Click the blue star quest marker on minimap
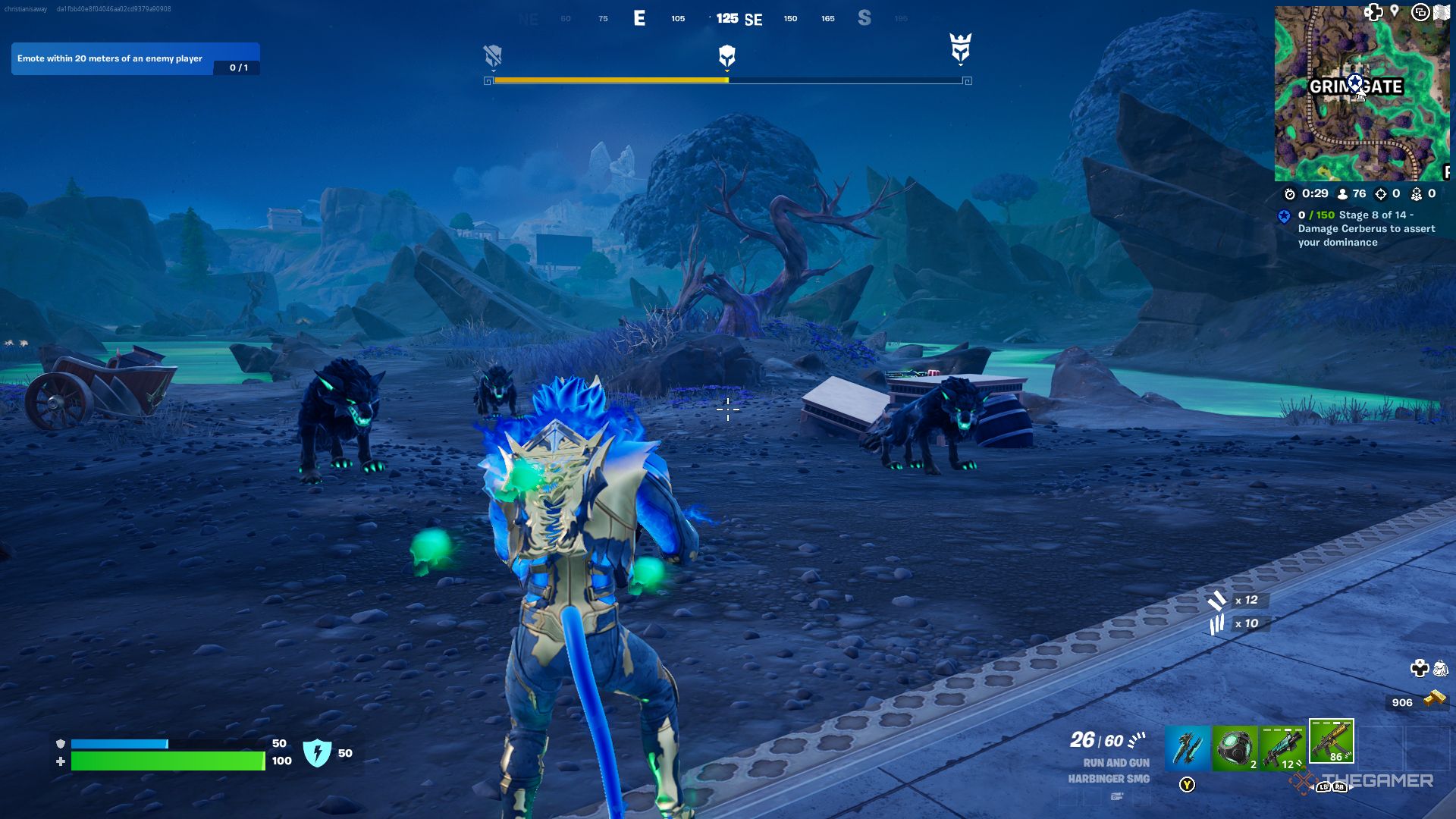Screen dimensions: 1456x819 1355,83
